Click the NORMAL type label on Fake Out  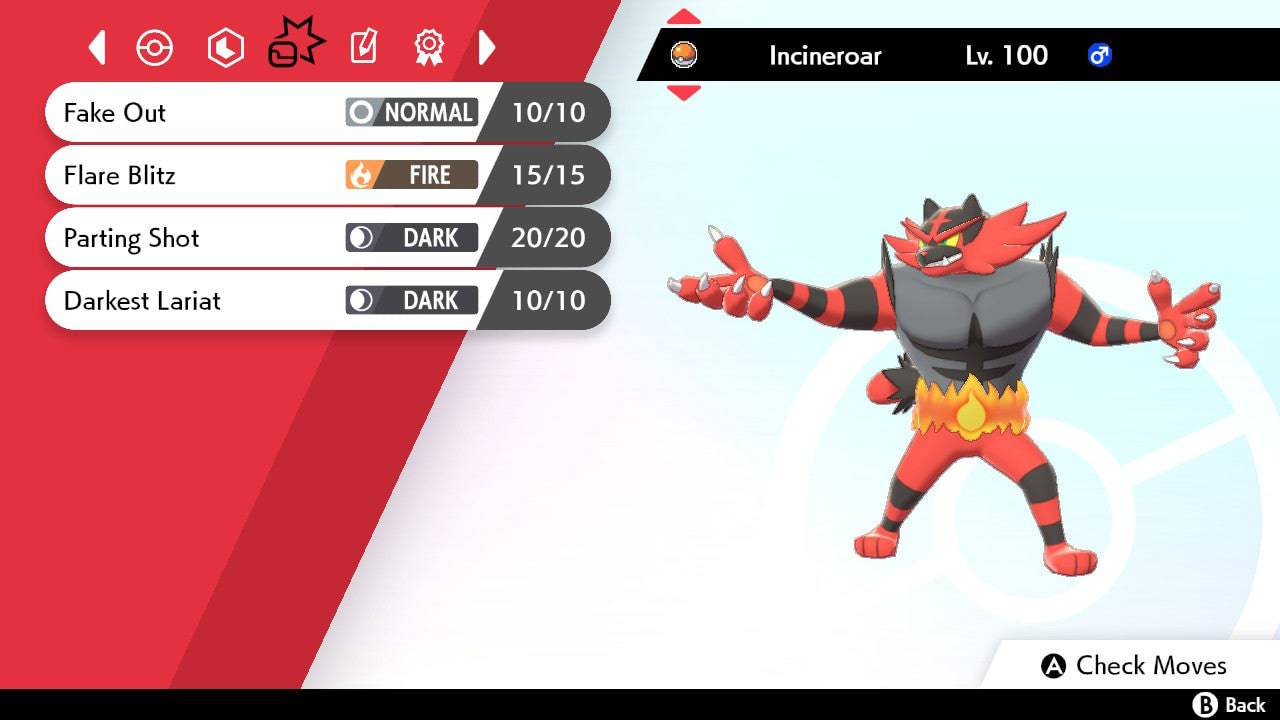point(430,112)
